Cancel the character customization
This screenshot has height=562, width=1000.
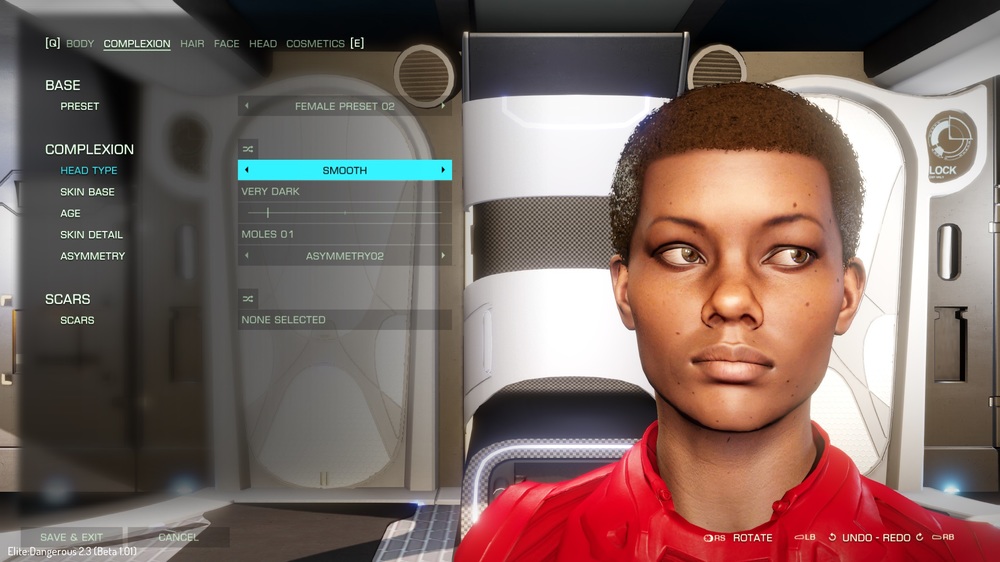click(x=178, y=537)
